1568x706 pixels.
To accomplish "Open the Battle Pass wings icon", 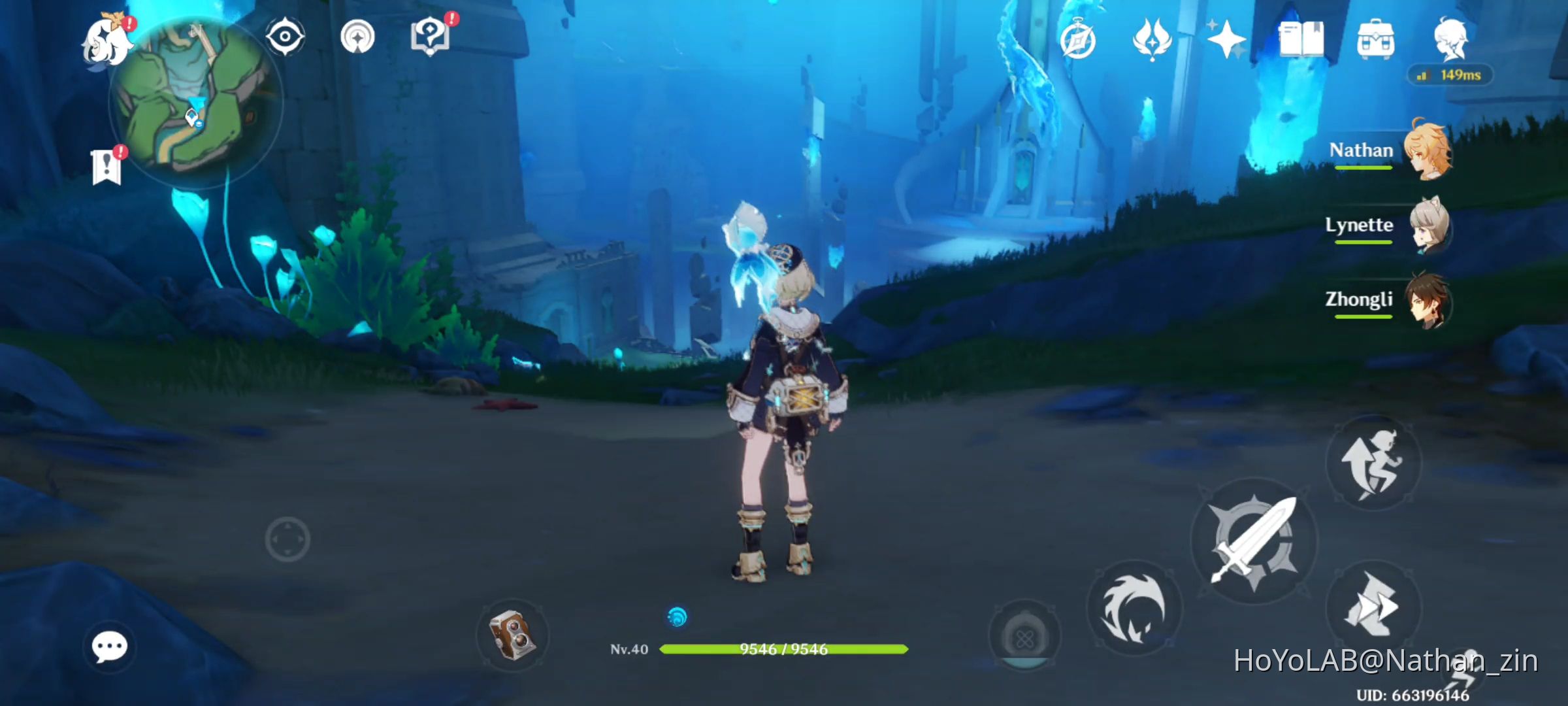I will tap(1152, 41).
